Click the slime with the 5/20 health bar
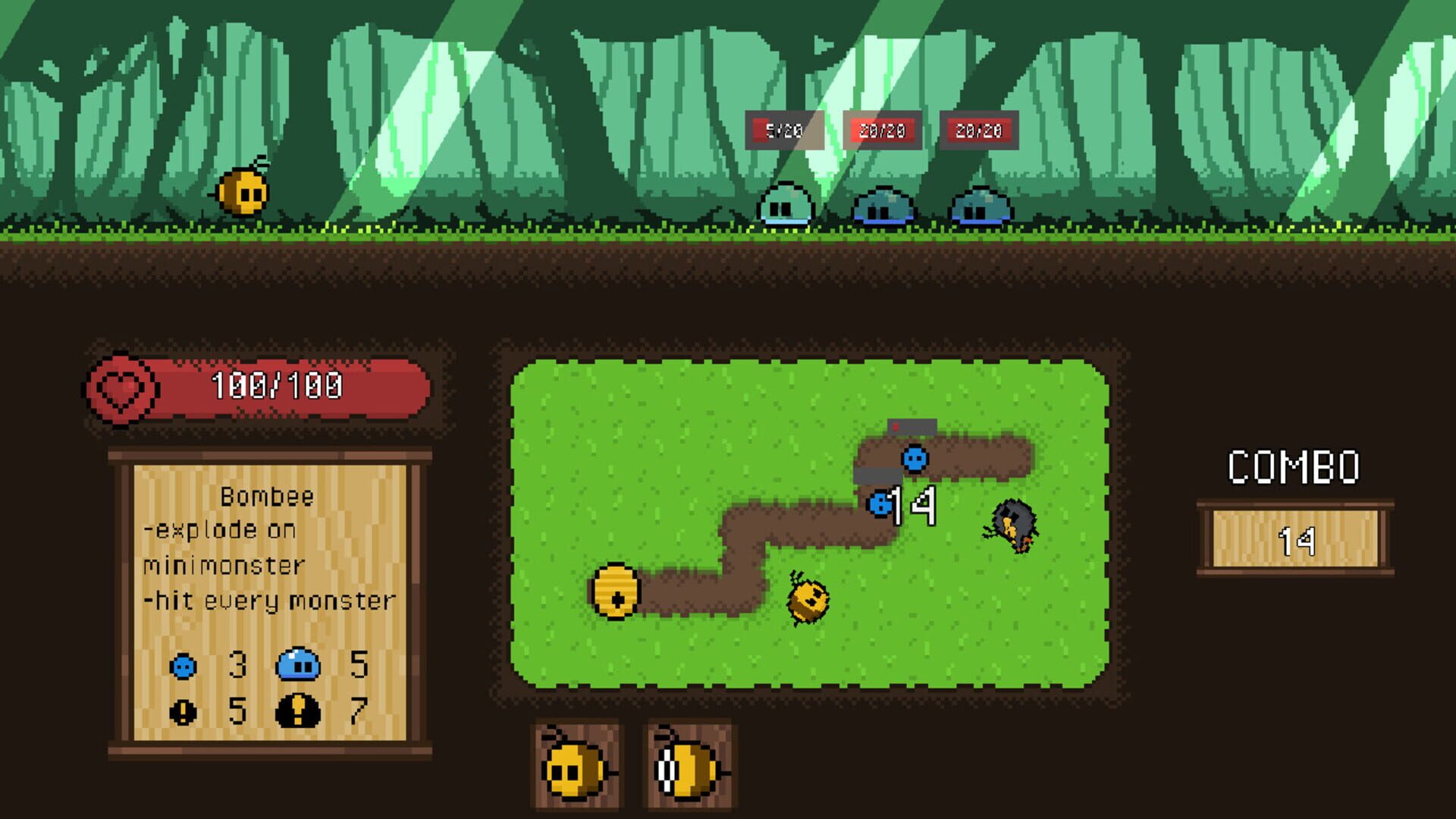This screenshot has width=1456, height=819. (x=786, y=206)
